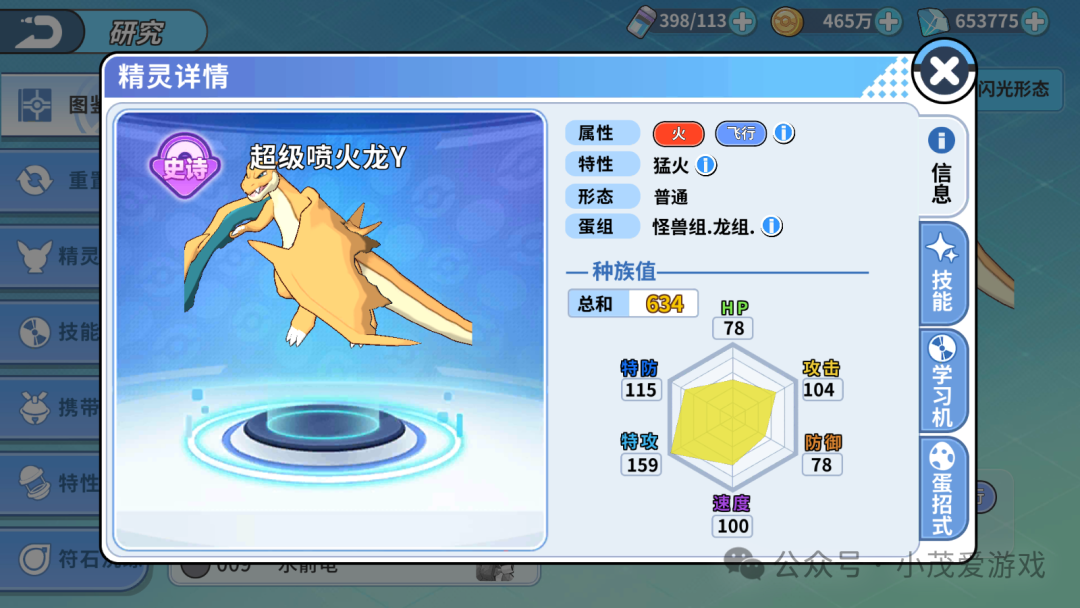
Task: Switch to the 信息 tab
Action: 941,166
